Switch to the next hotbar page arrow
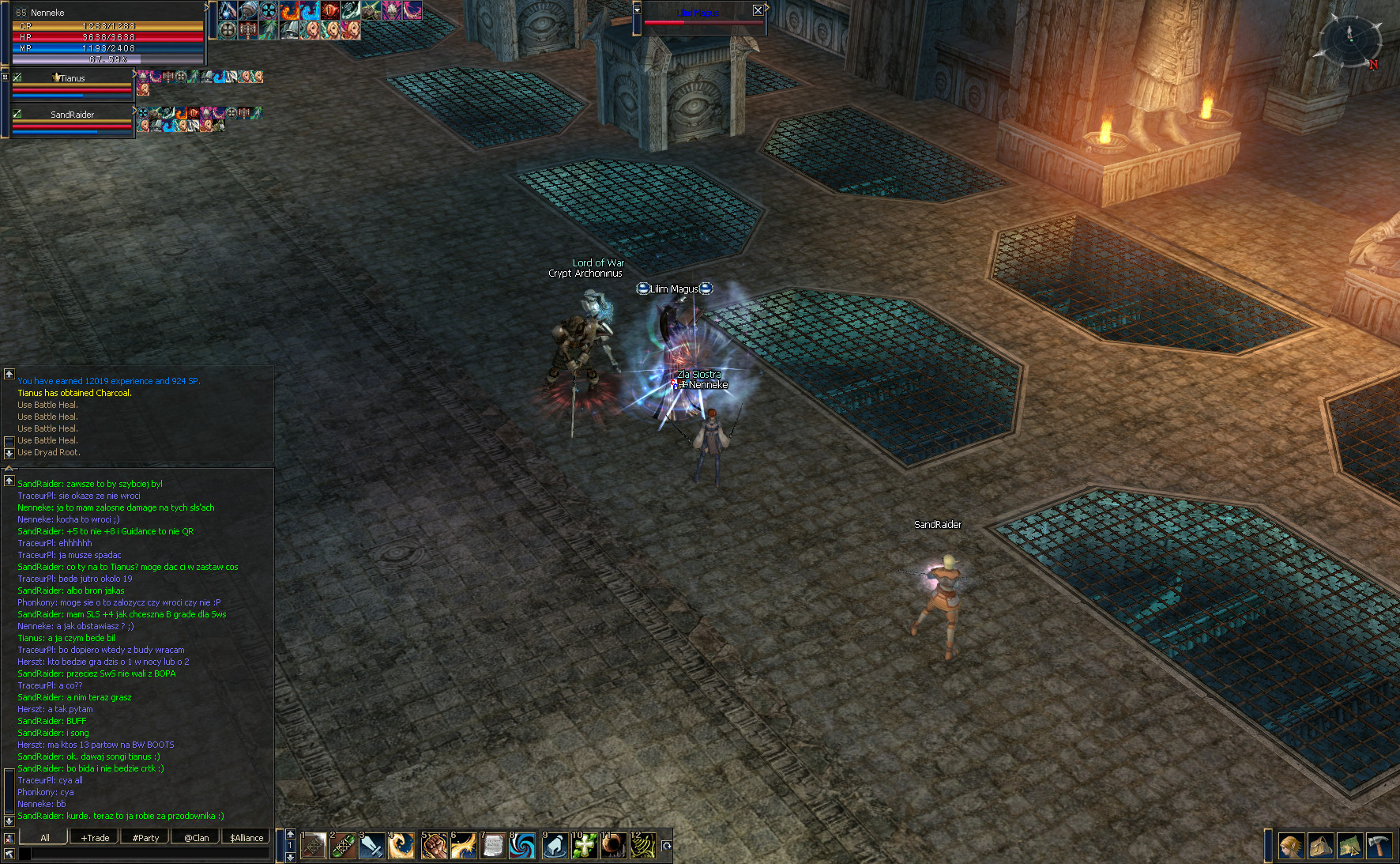The width and height of the screenshot is (1400, 864). [291, 857]
